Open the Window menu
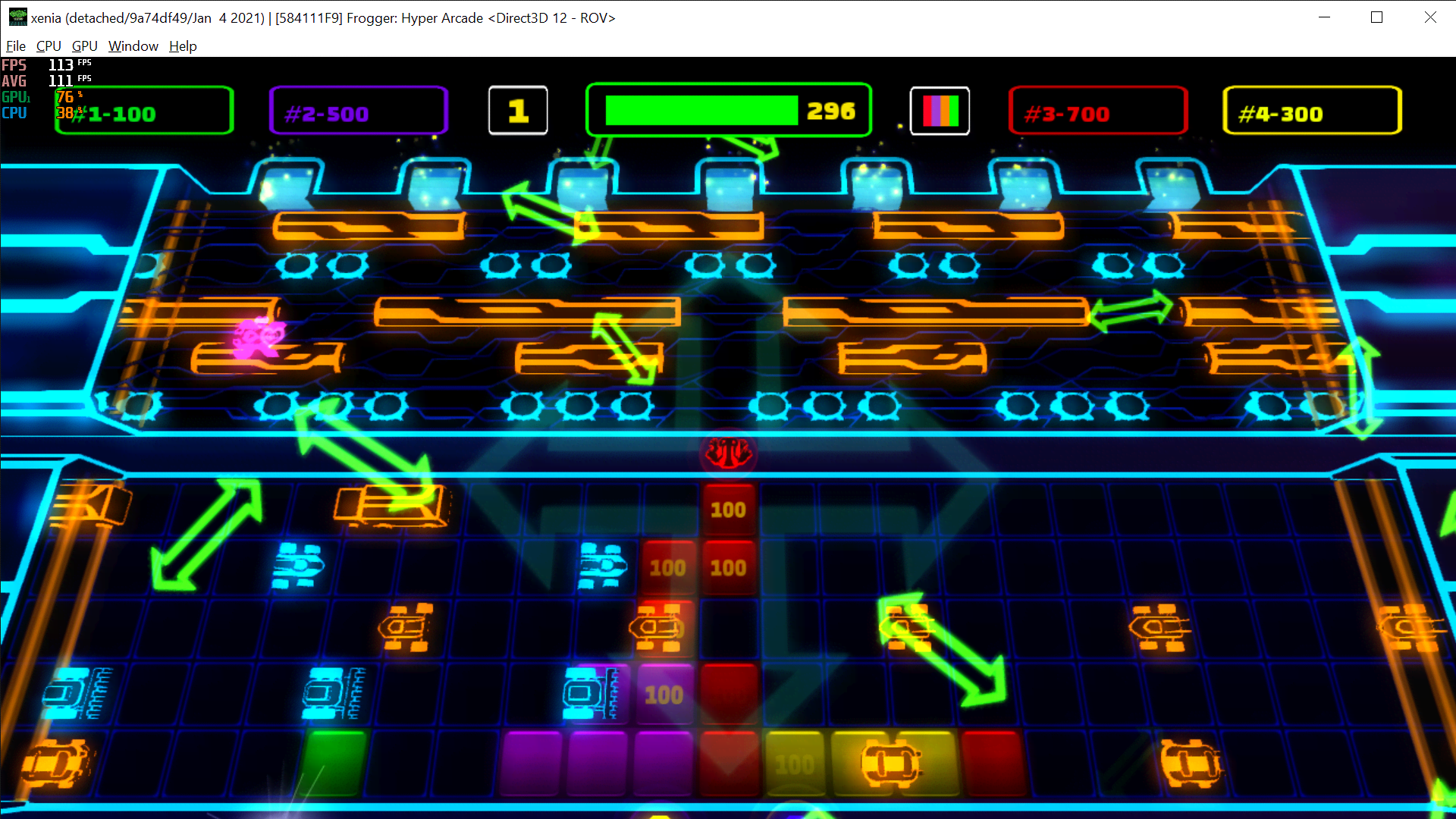The height and width of the screenshot is (819, 1456). (133, 46)
